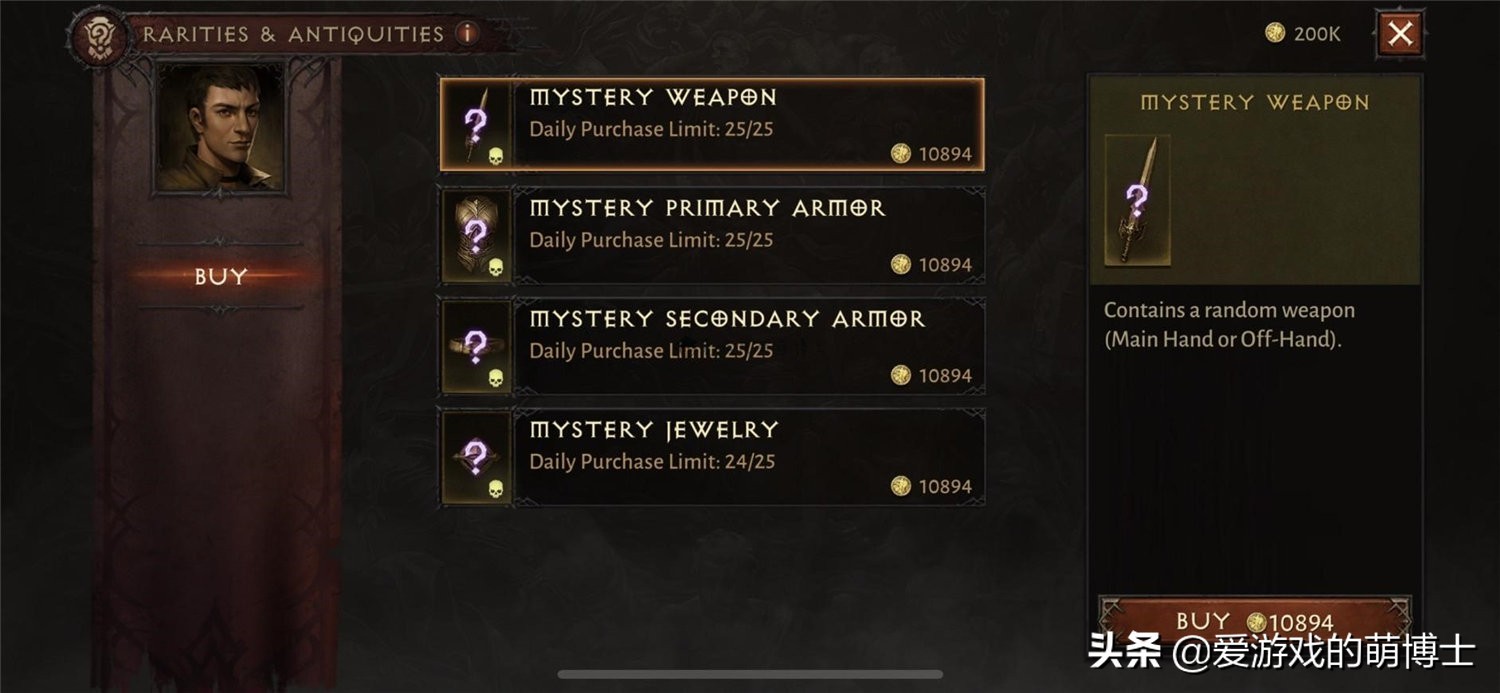Pick the Mystery Secondary Armor listing
Screen dimensions: 1500x693
[712, 347]
